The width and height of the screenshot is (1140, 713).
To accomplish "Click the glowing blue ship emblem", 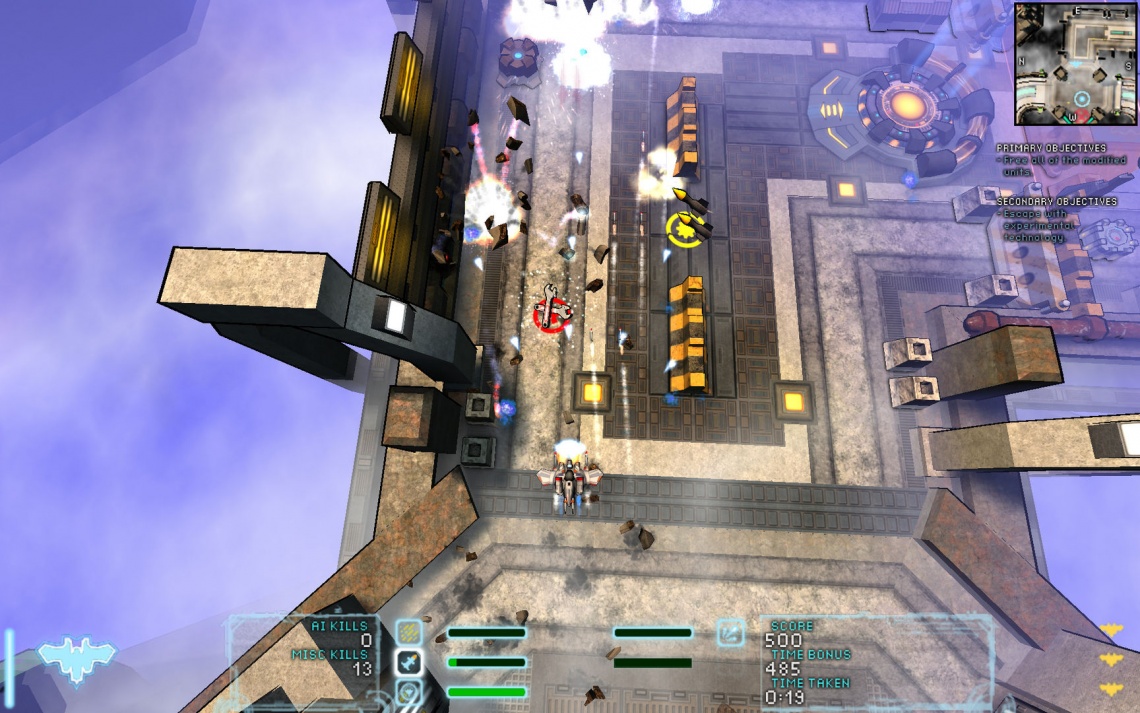I will coord(77,658).
